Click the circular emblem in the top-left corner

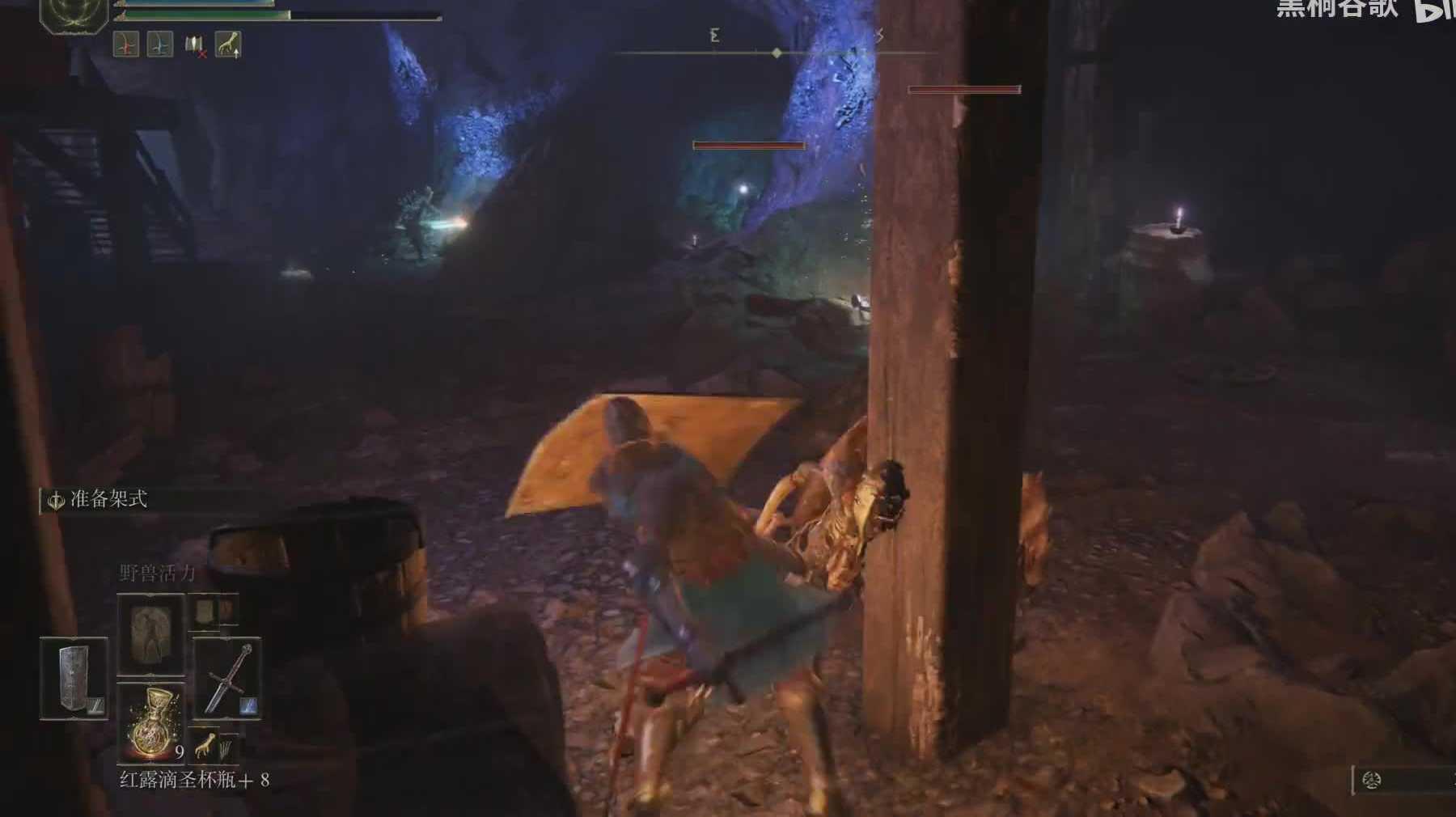74,12
